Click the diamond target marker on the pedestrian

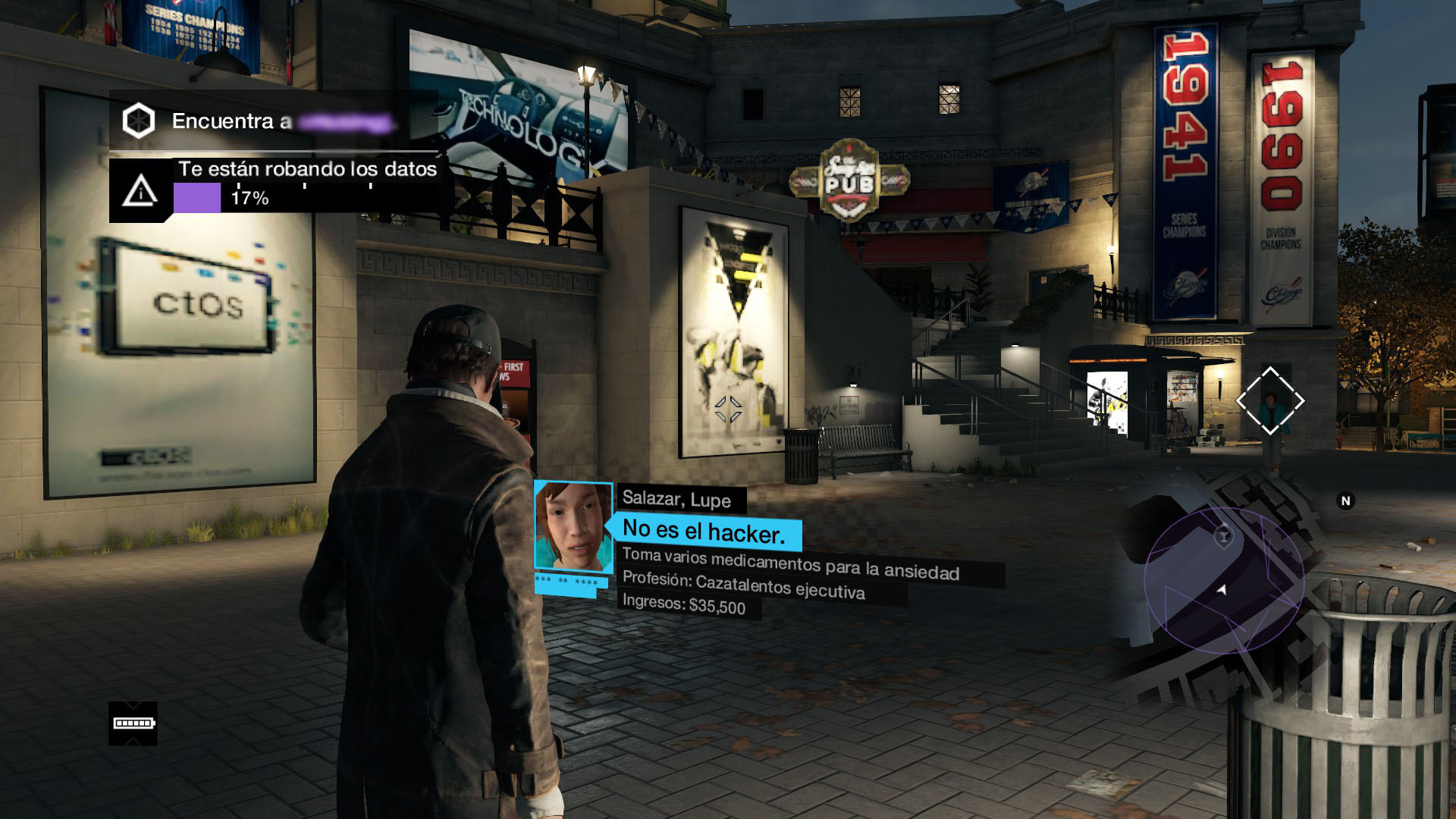[1269, 401]
